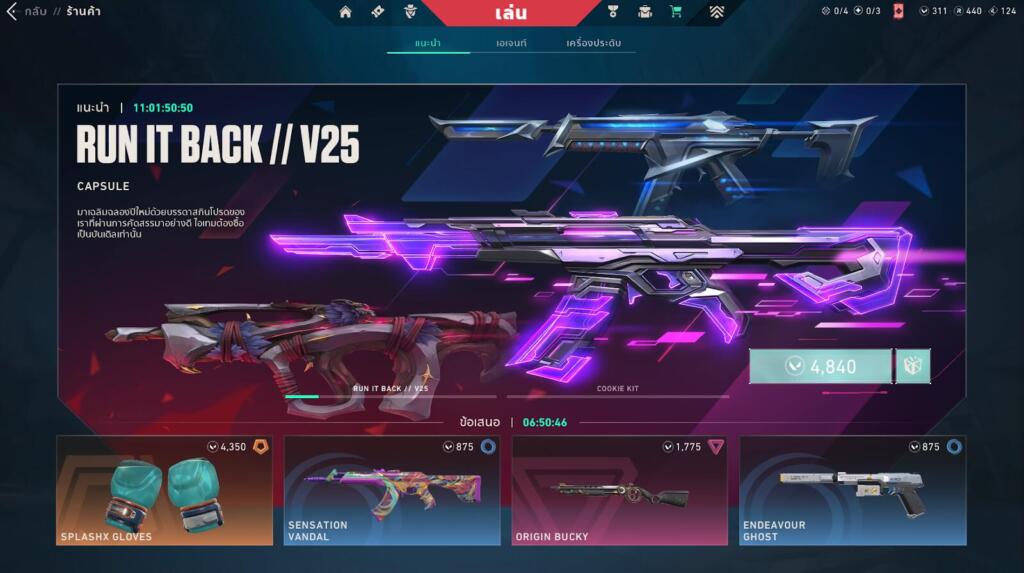Open the medal career icon

coord(614,12)
